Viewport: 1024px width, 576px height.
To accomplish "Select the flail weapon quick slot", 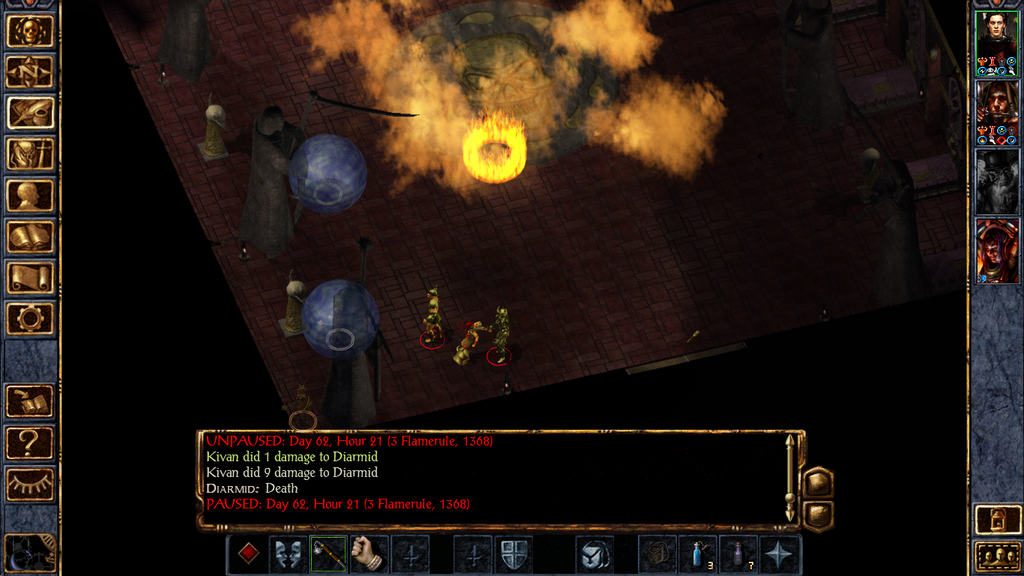I will [329, 554].
